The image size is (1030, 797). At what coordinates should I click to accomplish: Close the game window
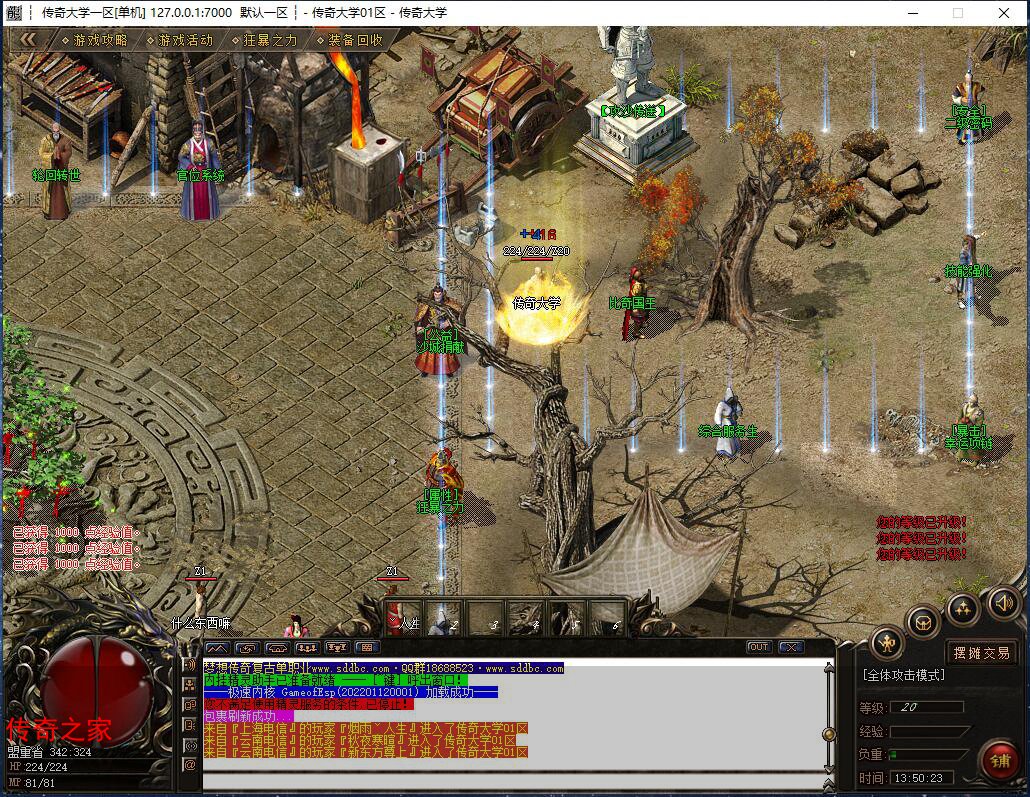1004,13
